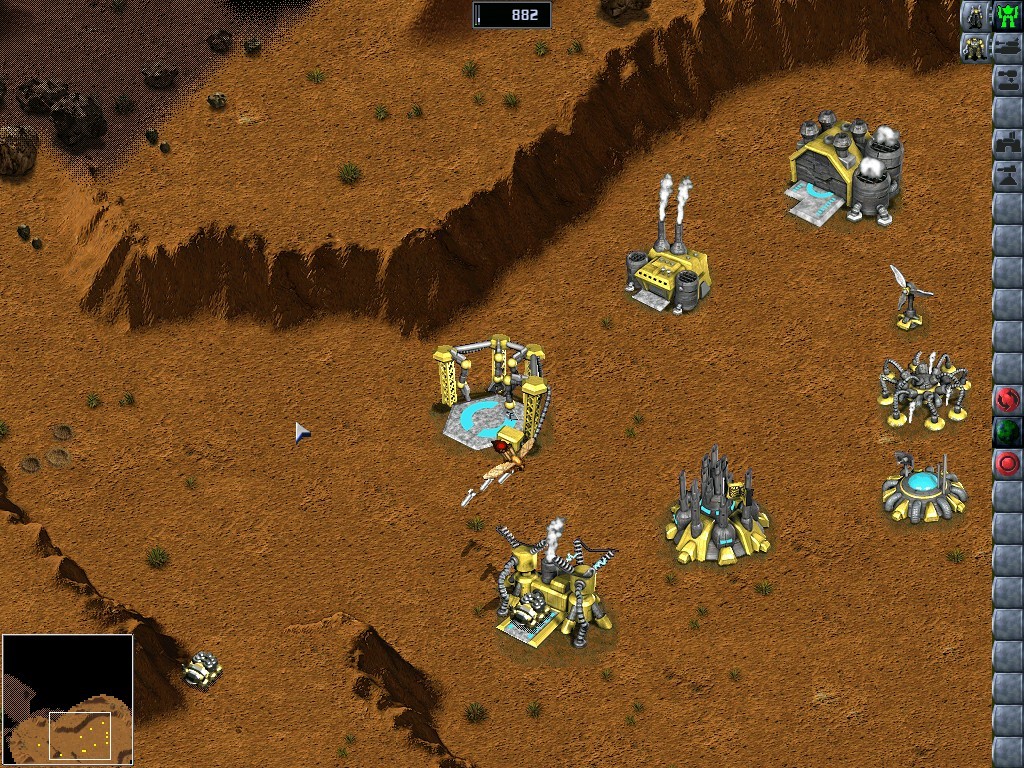Open the tank vehicle build category

(x=1007, y=47)
